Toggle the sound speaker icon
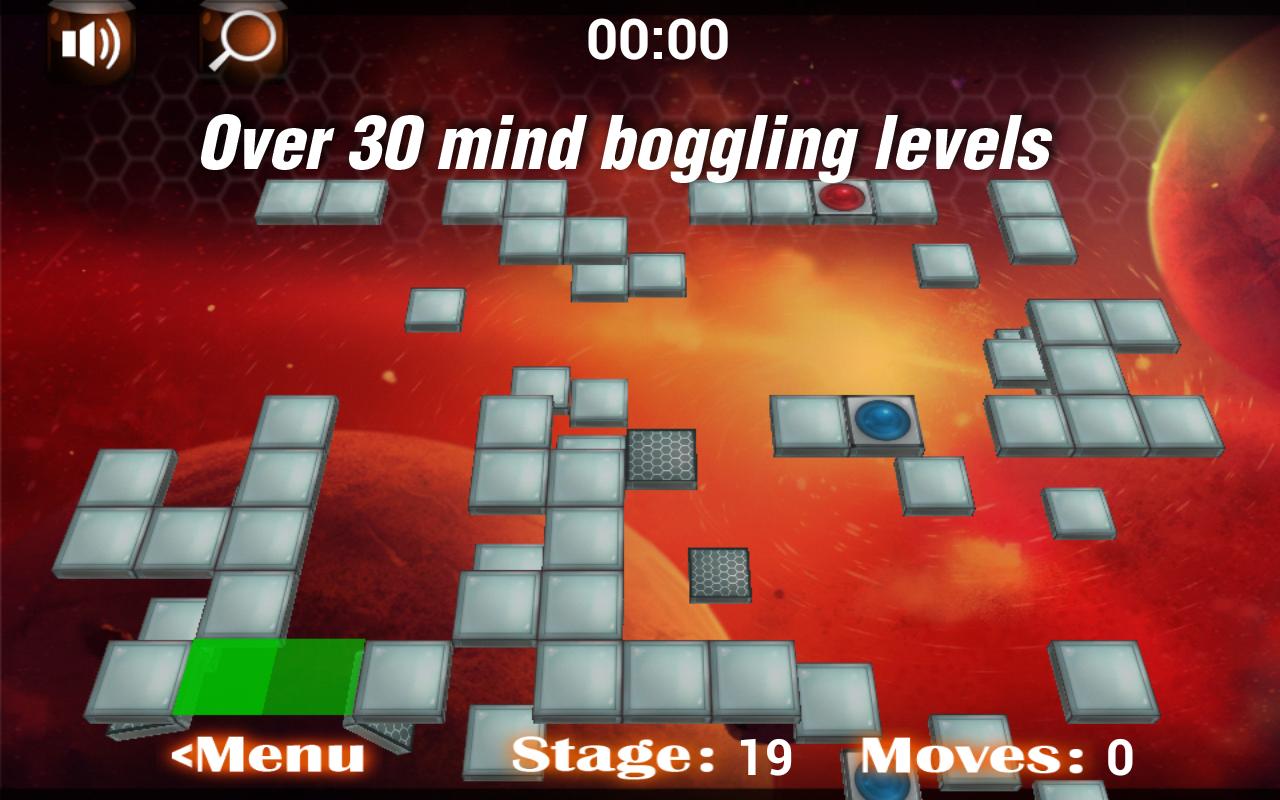The image size is (1280, 800). 90,42
